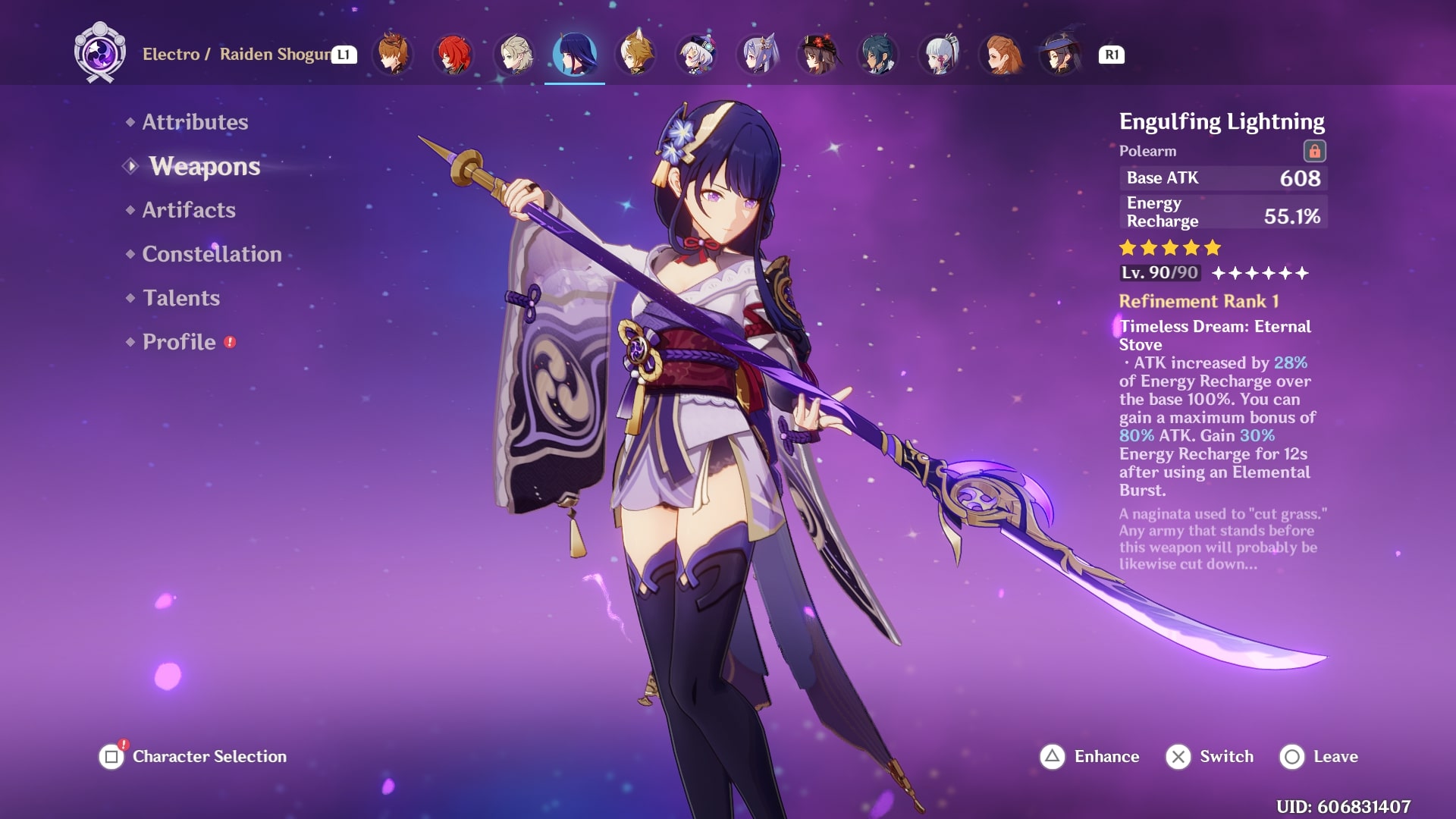
Task: Select Diluc's red-haired portrait
Action: [x=453, y=55]
